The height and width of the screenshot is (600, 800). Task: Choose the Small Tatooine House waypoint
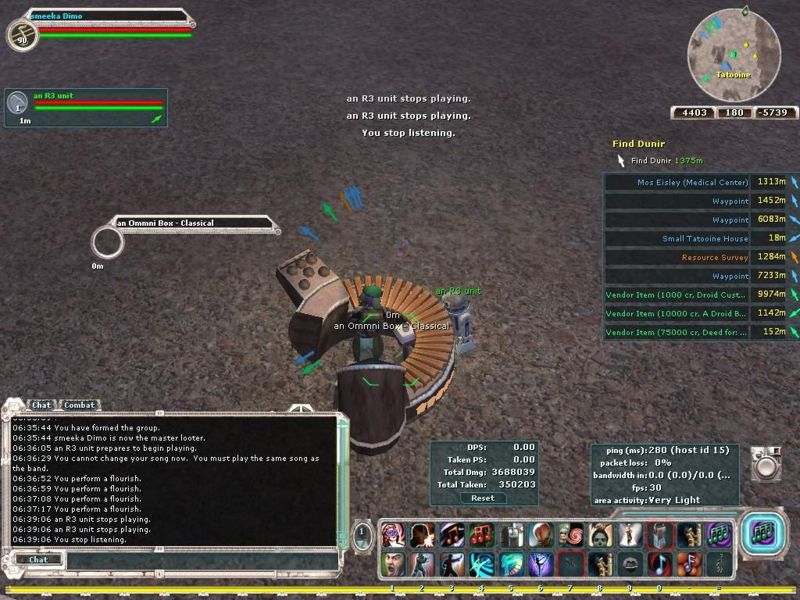704,238
